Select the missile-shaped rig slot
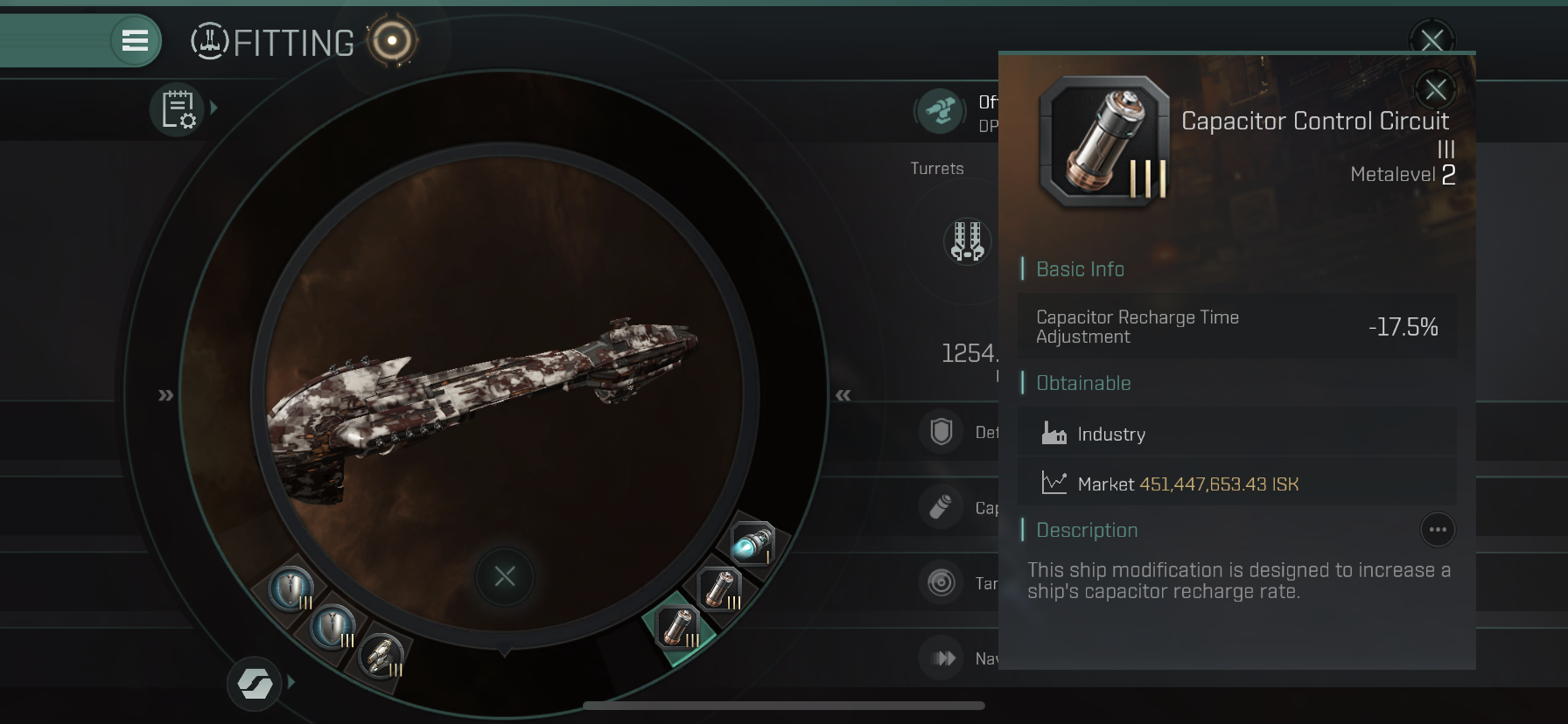Screen dimensions: 1568x724 (x=381, y=656)
